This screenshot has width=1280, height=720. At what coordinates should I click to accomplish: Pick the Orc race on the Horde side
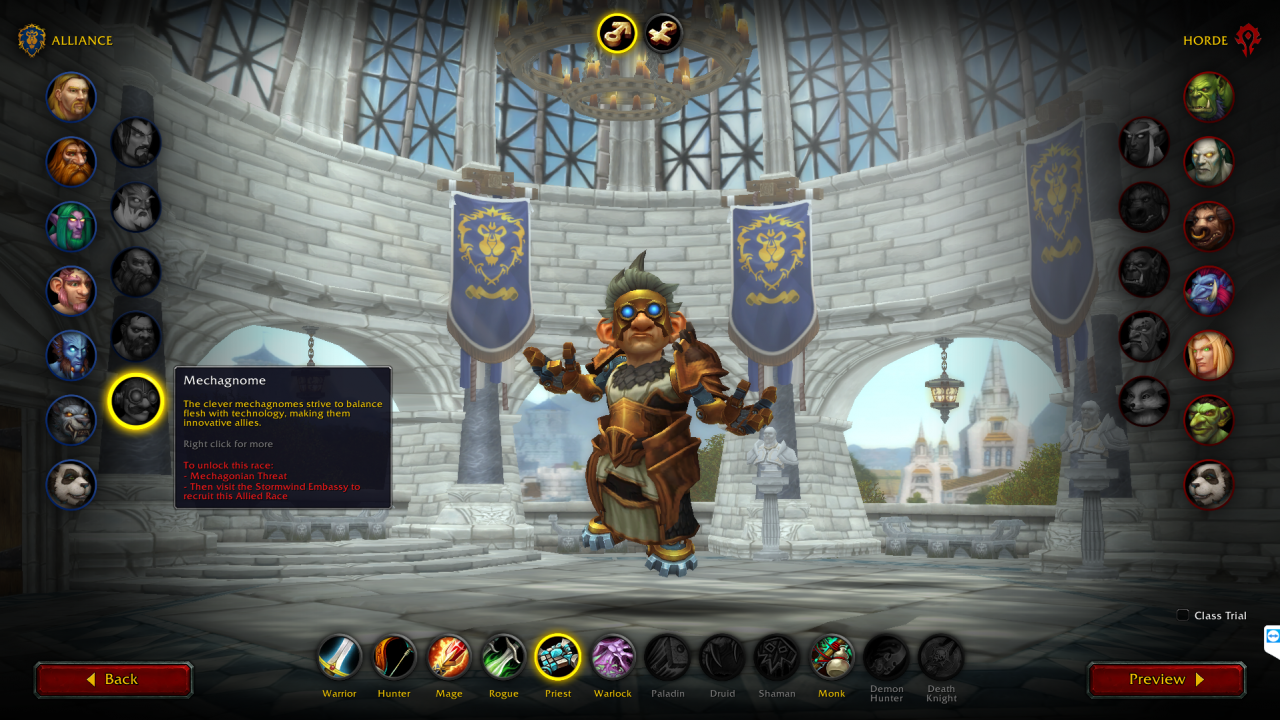(x=1209, y=97)
